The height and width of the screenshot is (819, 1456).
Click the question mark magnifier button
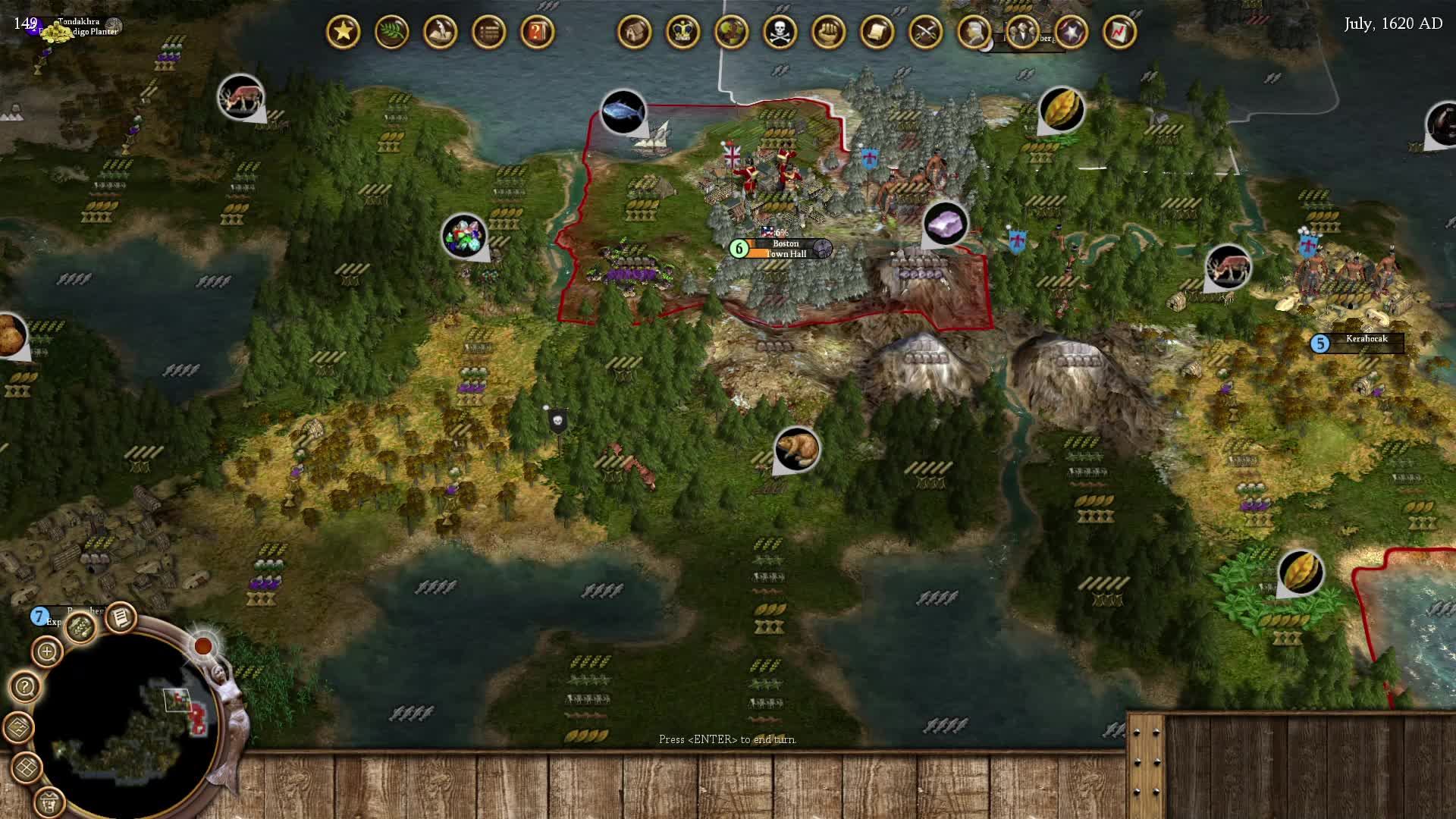25,688
